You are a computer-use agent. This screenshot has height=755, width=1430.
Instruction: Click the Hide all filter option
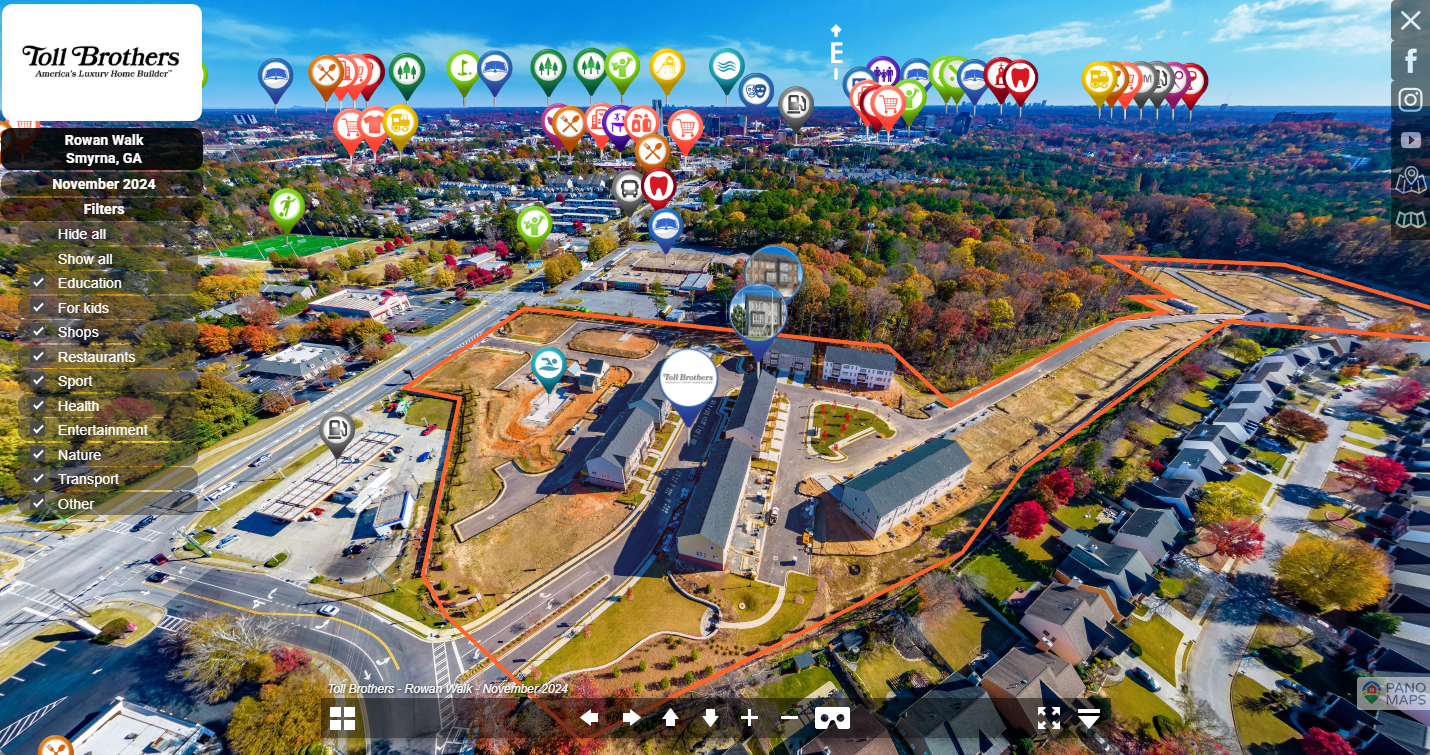82,234
